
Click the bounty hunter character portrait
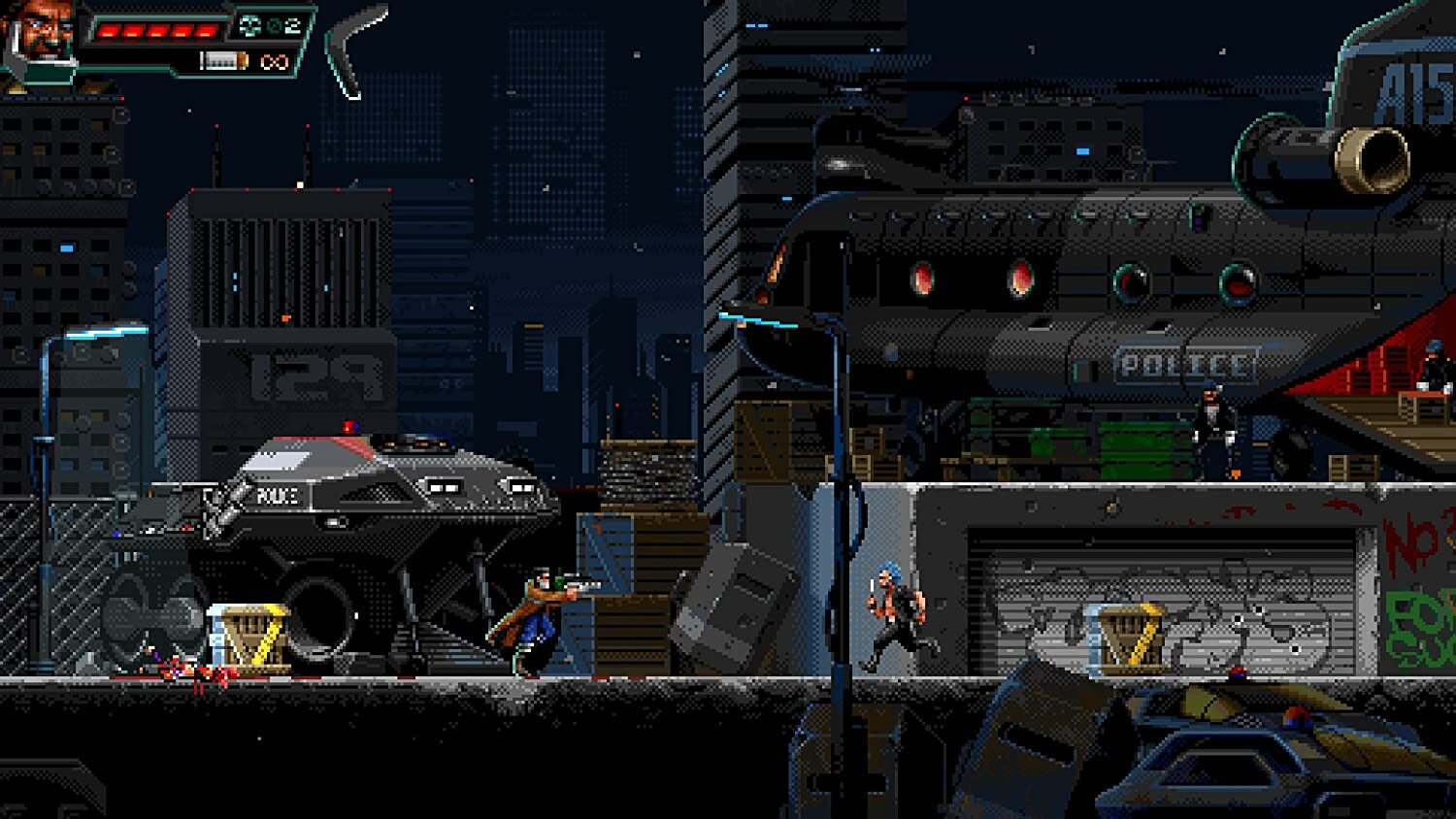[x=41, y=39]
